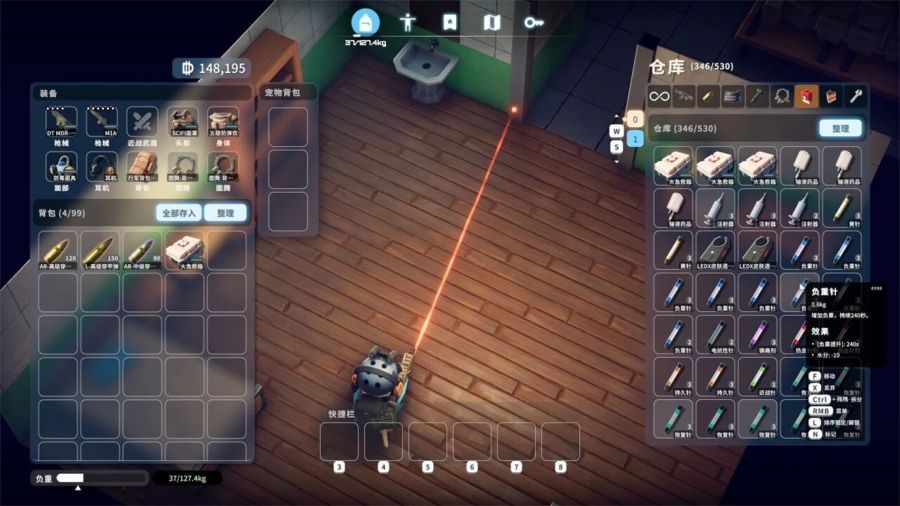Pick the first-aid kit in the backpack
The height and width of the screenshot is (506, 900).
click(185, 250)
